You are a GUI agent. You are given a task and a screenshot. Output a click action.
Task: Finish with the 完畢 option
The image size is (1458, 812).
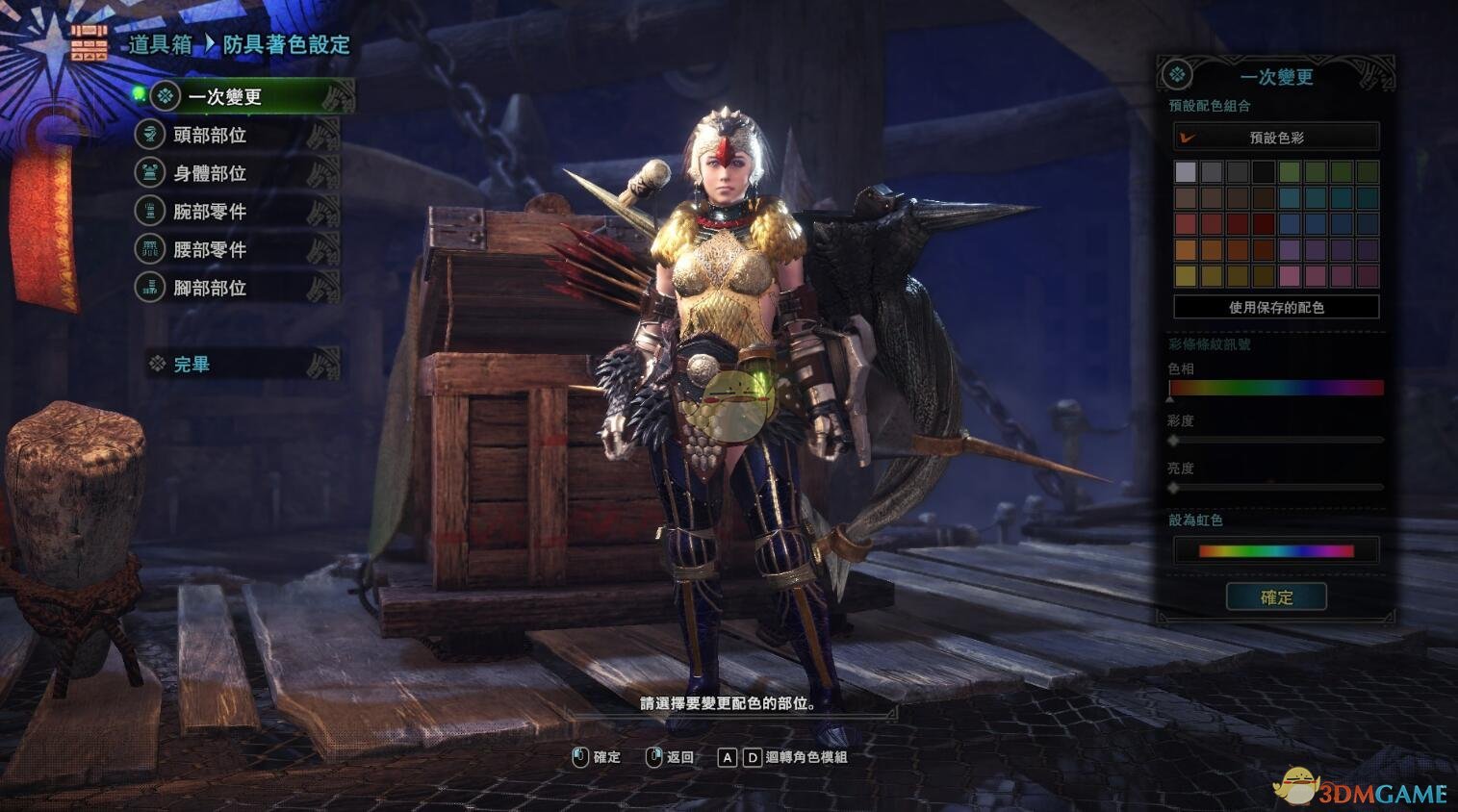(192, 365)
